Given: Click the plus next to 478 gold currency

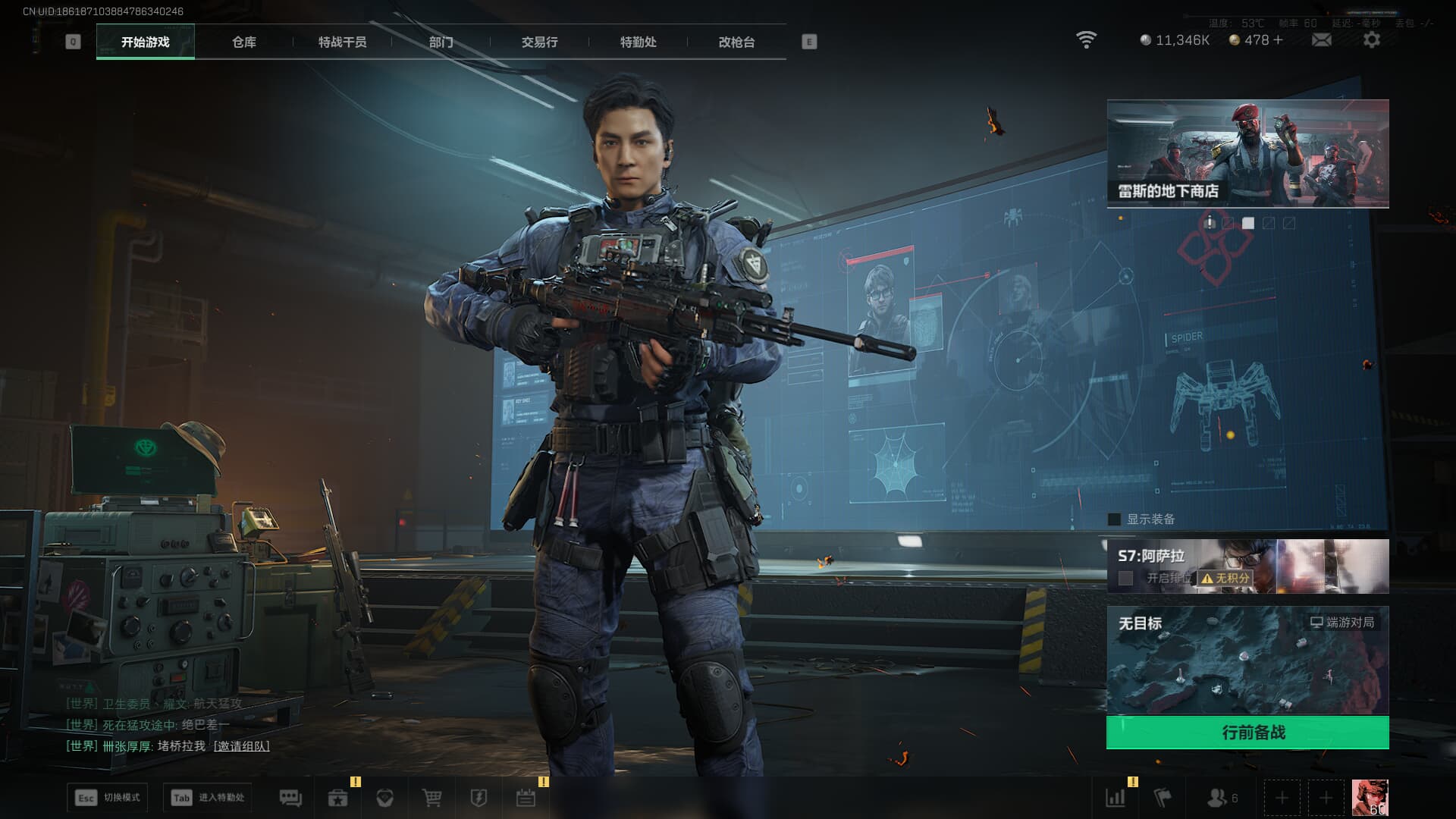Looking at the screenshot, I should [1279, 40].
